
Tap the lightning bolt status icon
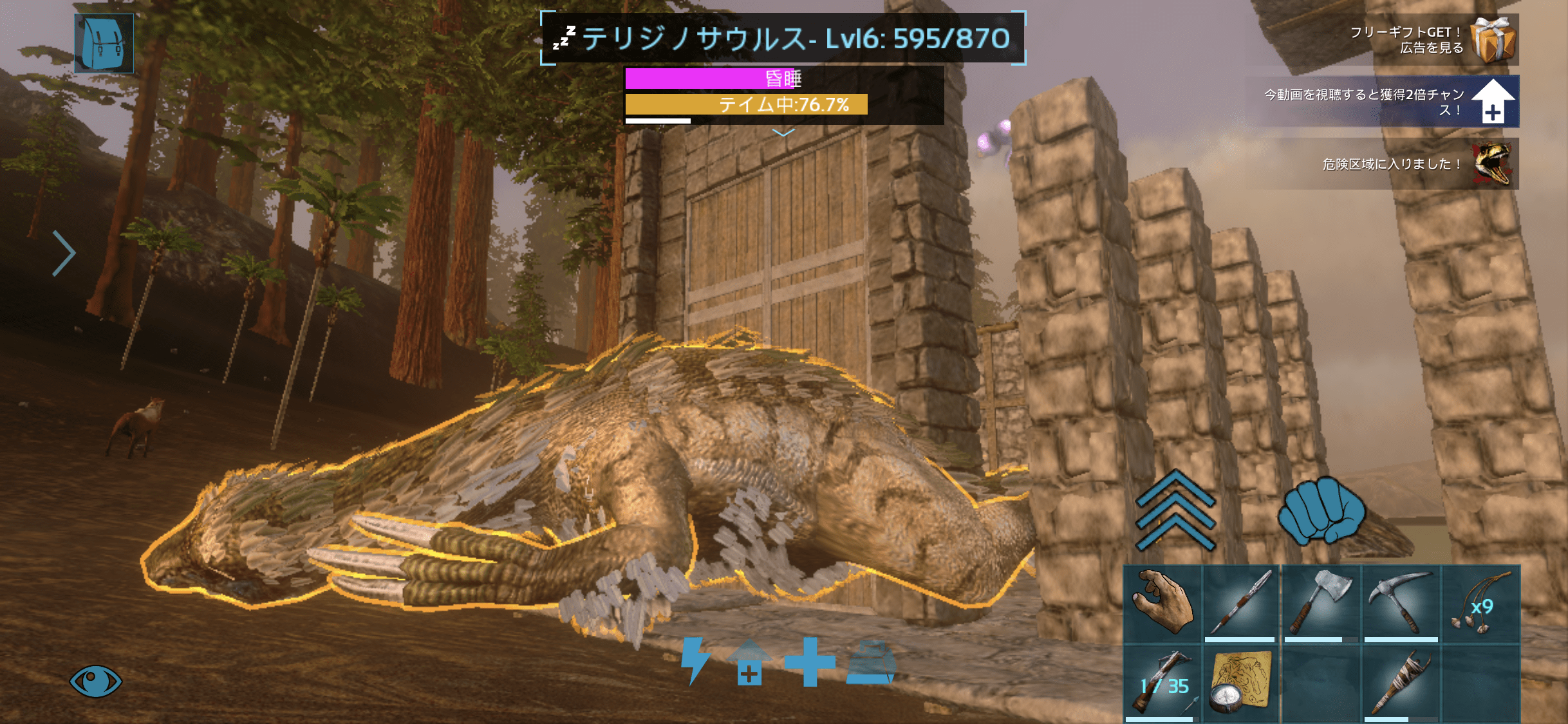click(695, 661)
